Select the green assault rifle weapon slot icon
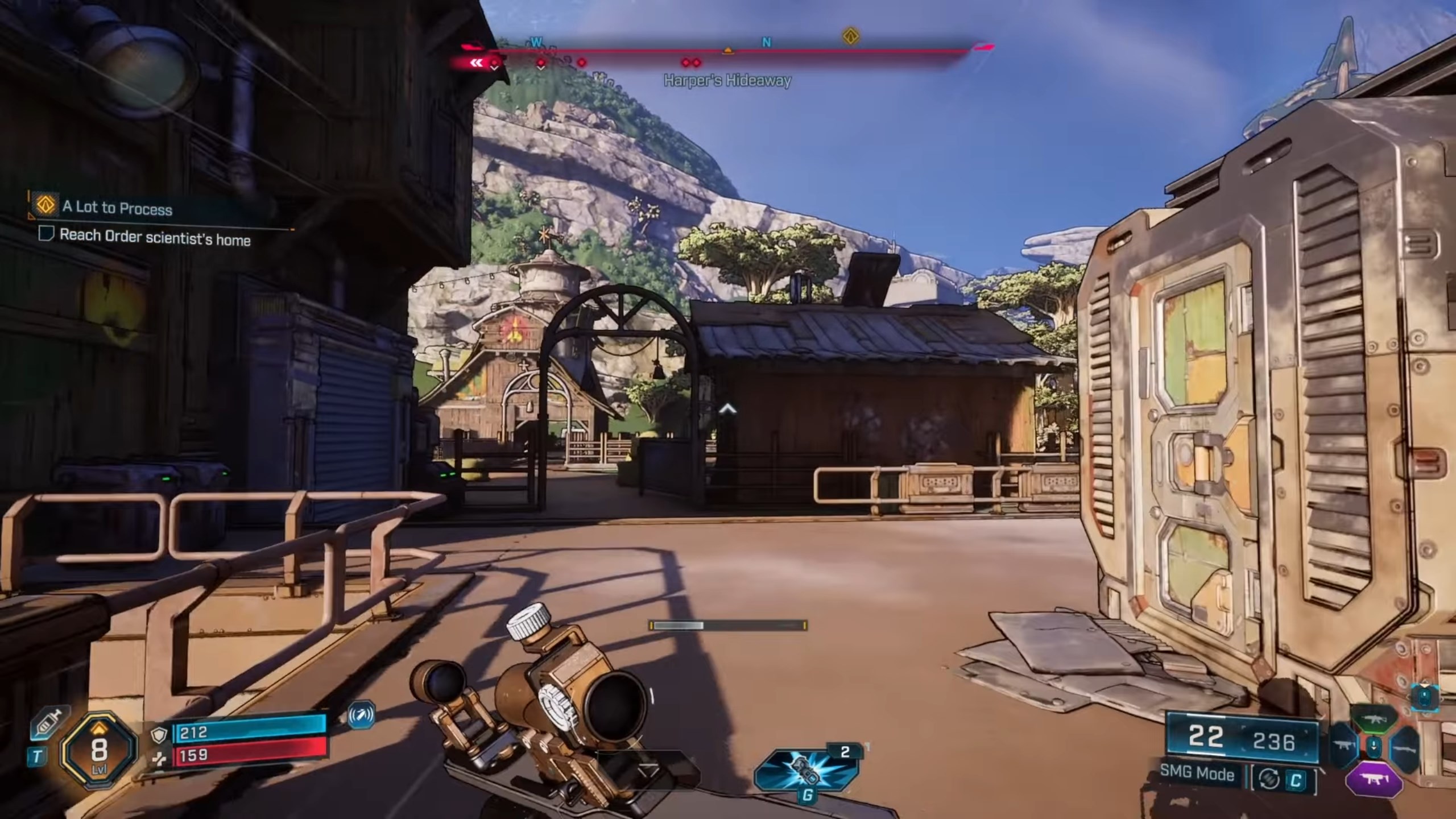 1374,719
